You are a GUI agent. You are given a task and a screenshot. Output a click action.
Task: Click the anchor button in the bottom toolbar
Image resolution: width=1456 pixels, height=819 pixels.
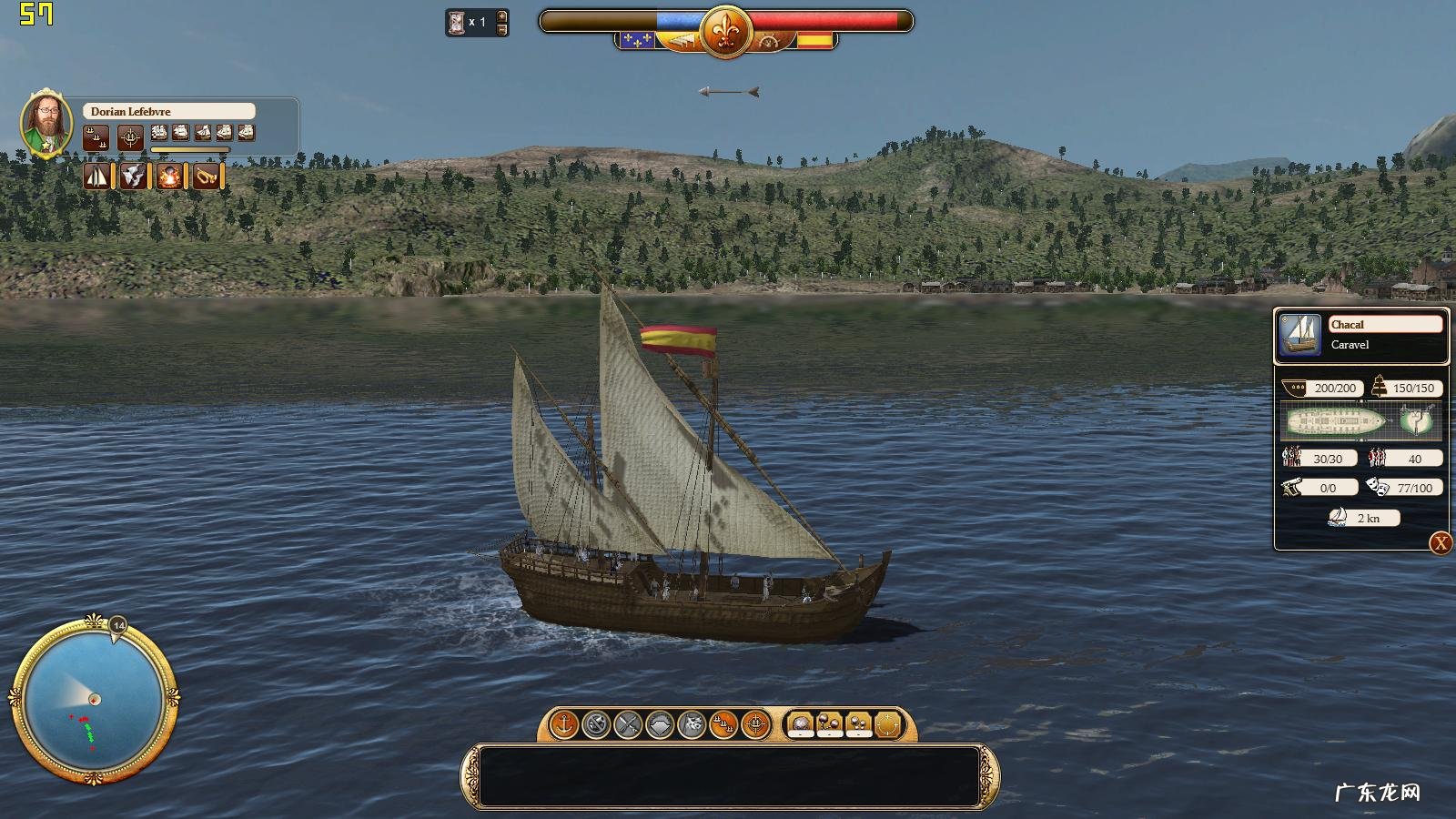pos(564,725)
